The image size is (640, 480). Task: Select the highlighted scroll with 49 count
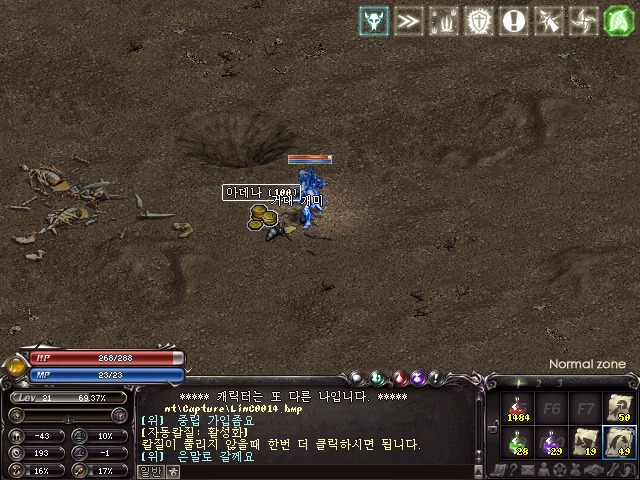(x=620, y=441)
